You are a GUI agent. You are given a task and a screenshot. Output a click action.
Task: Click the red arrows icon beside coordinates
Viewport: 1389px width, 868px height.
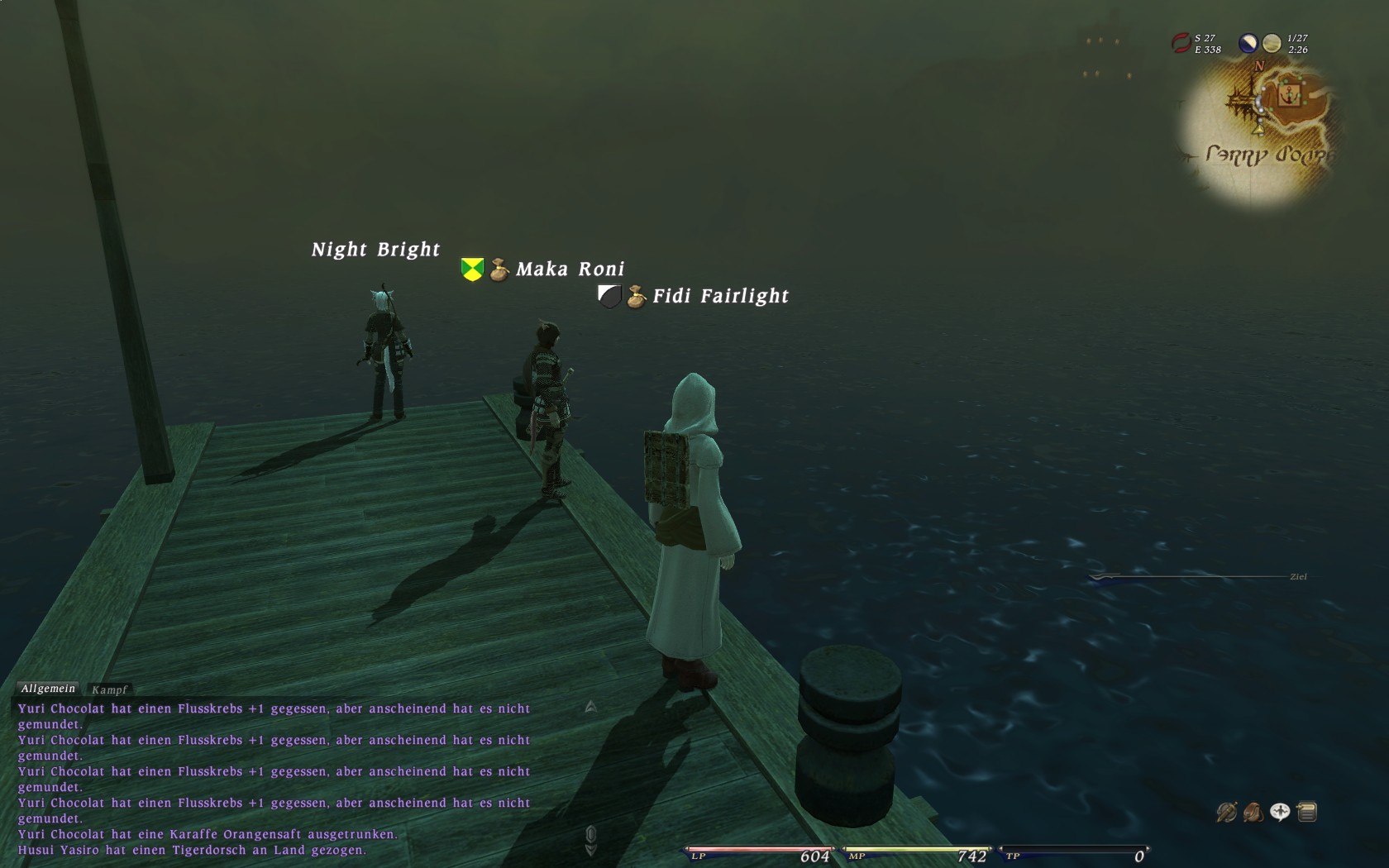pyautogui.click(x=1181, y=43)
